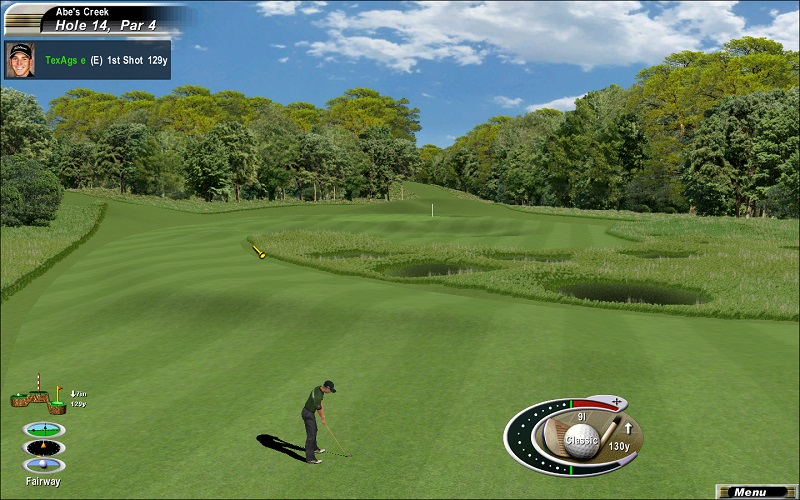Click the crosshair icon on swing meter
This screenshot has height=500, width=800.
click(616, 402)
